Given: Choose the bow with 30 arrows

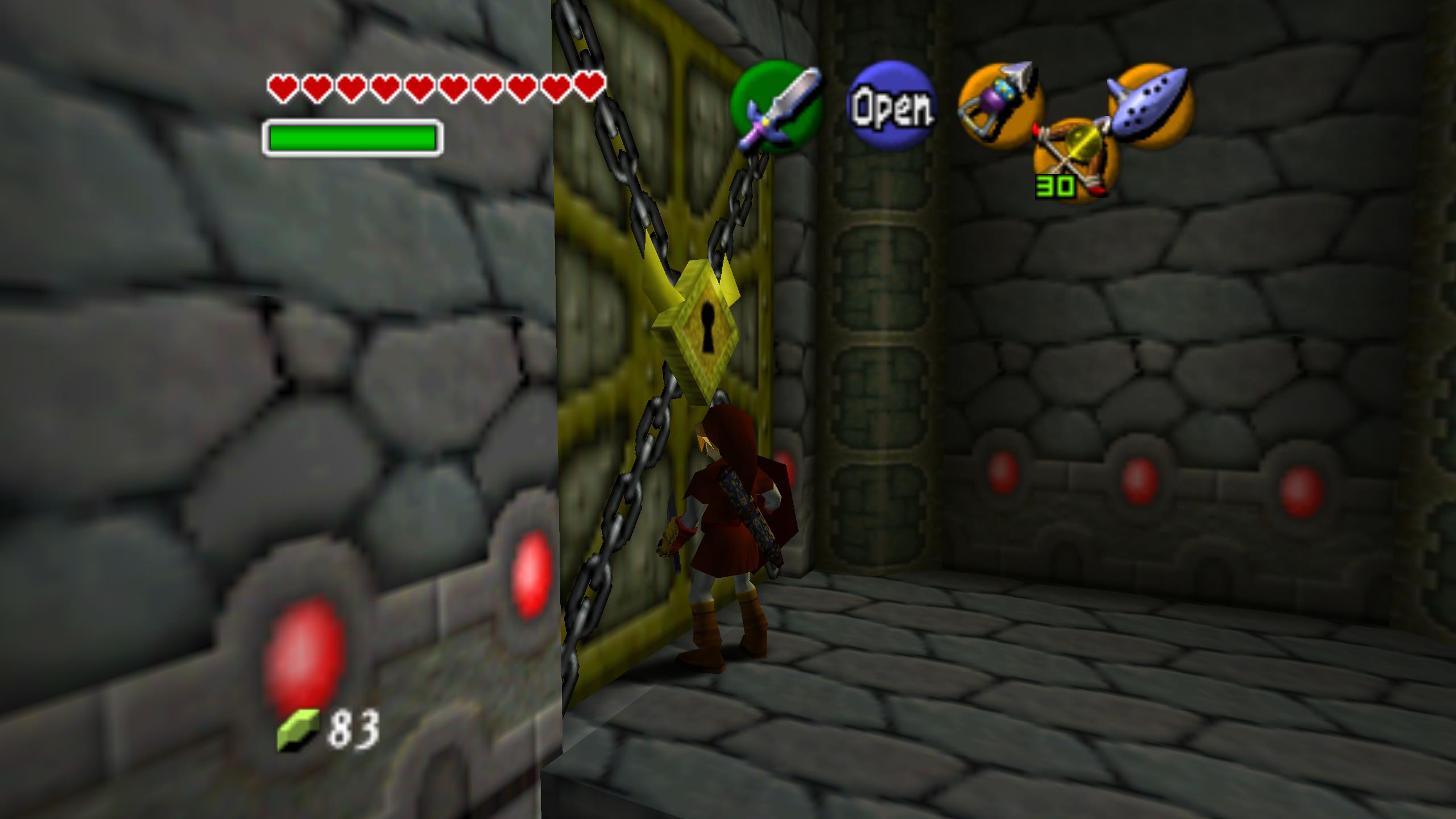Looking at the screenshot, I should [x=1075, y=159].
